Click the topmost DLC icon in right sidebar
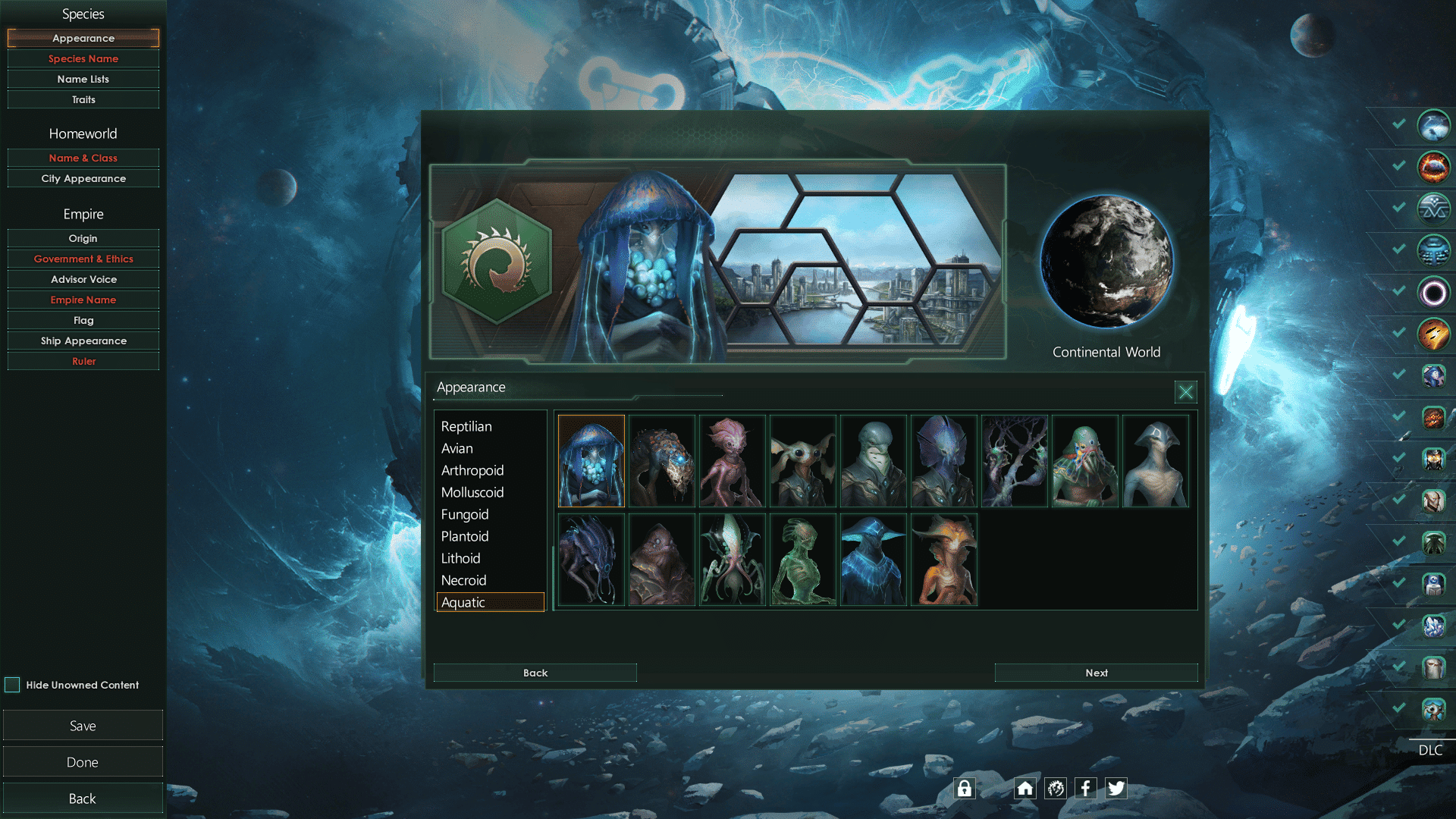Screen dimensions: 1456x819 1434,127
